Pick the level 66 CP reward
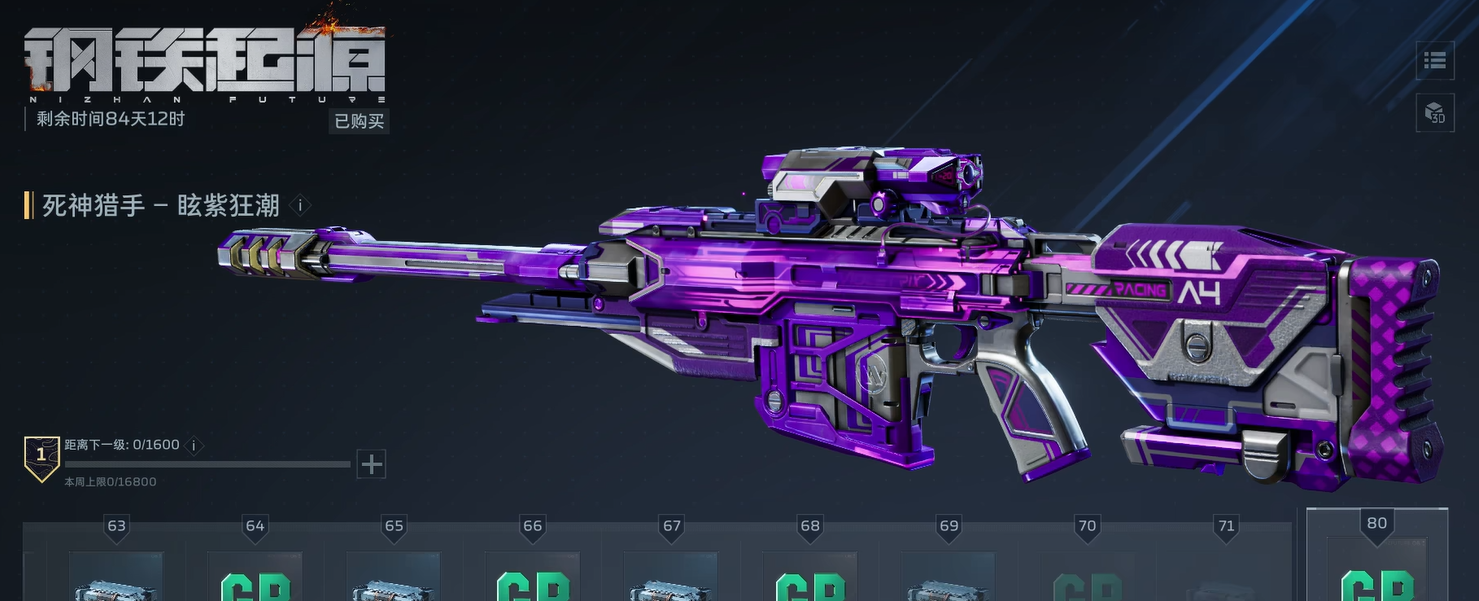Screen dimensions: 1479x601 (532, 578)
